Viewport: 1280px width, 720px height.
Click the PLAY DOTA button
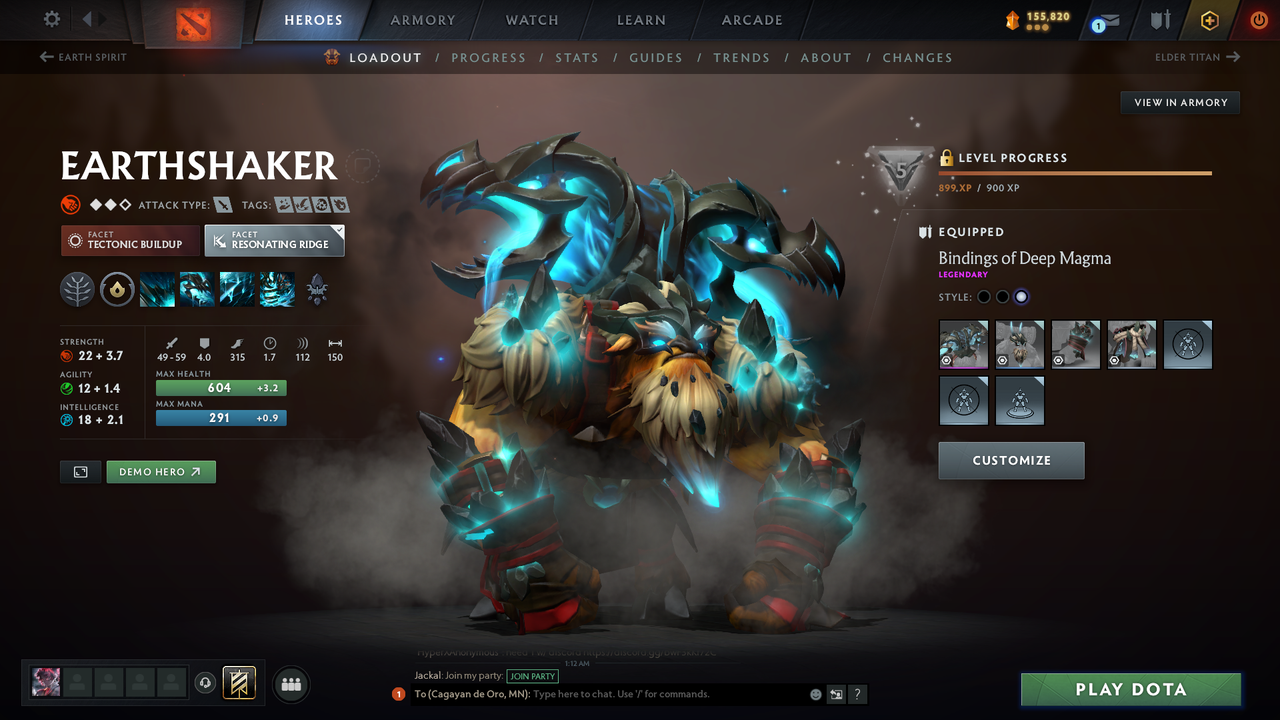point(1130,689)
